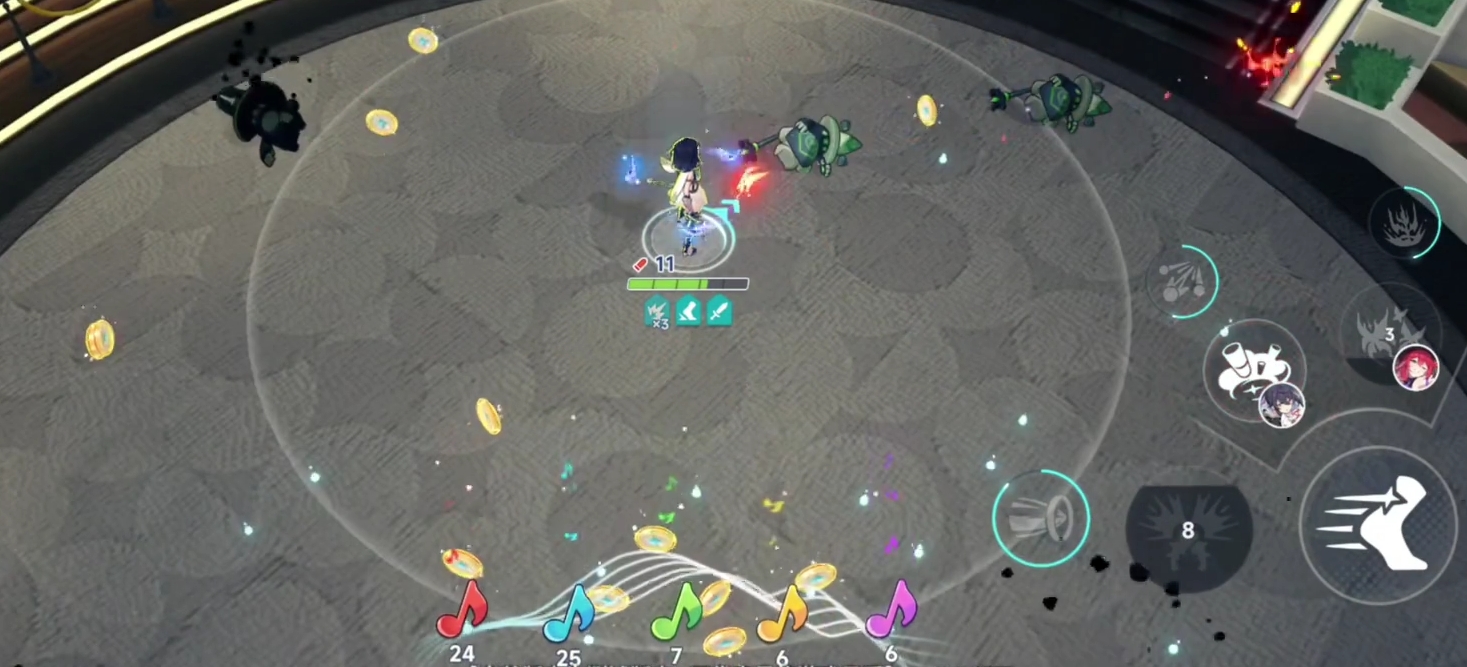Cast the flame burst skill icon
The width and height of the screenshot is (1467, 667).
point(1404,223)
